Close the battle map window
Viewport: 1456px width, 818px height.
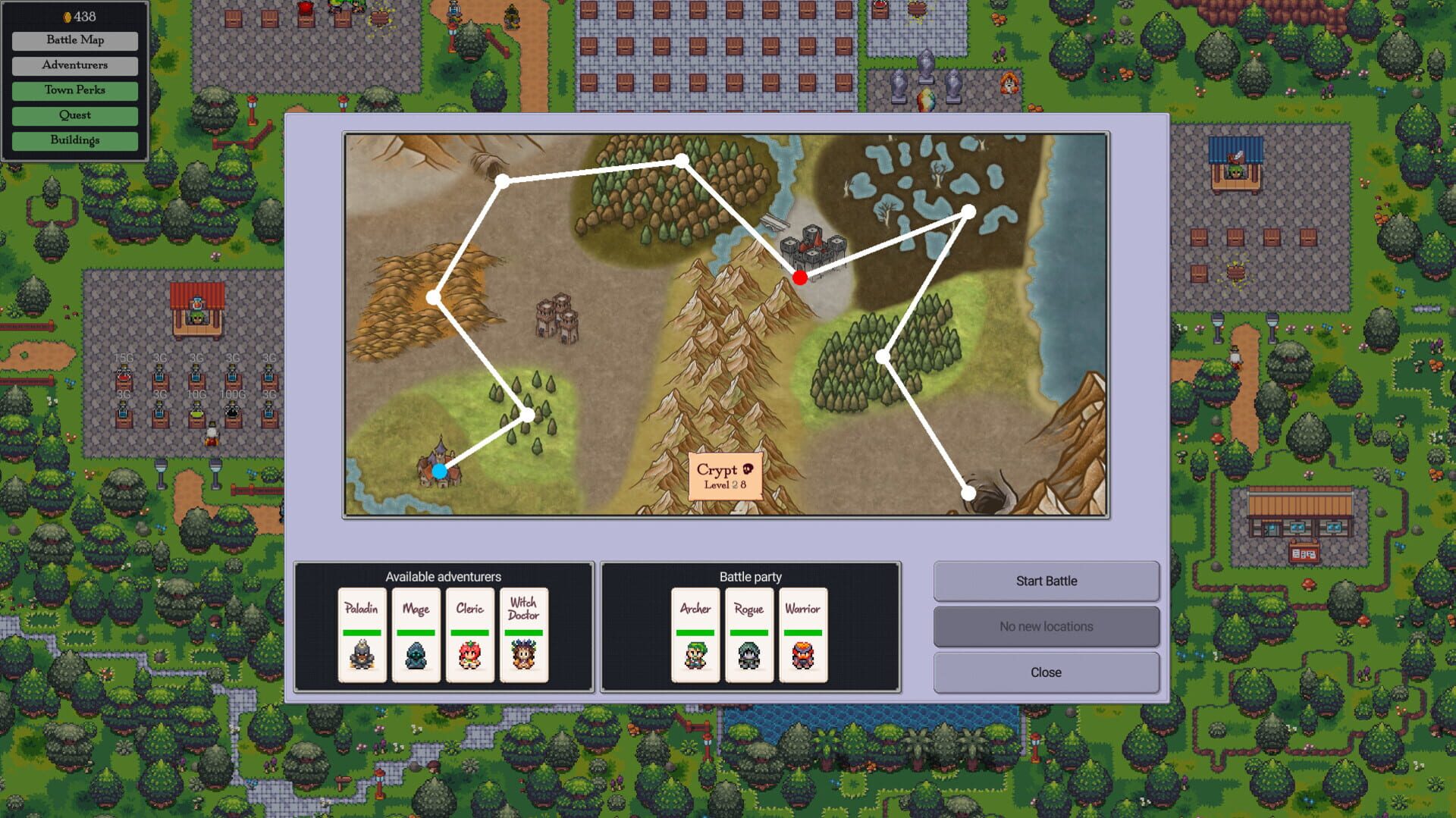1046,672
